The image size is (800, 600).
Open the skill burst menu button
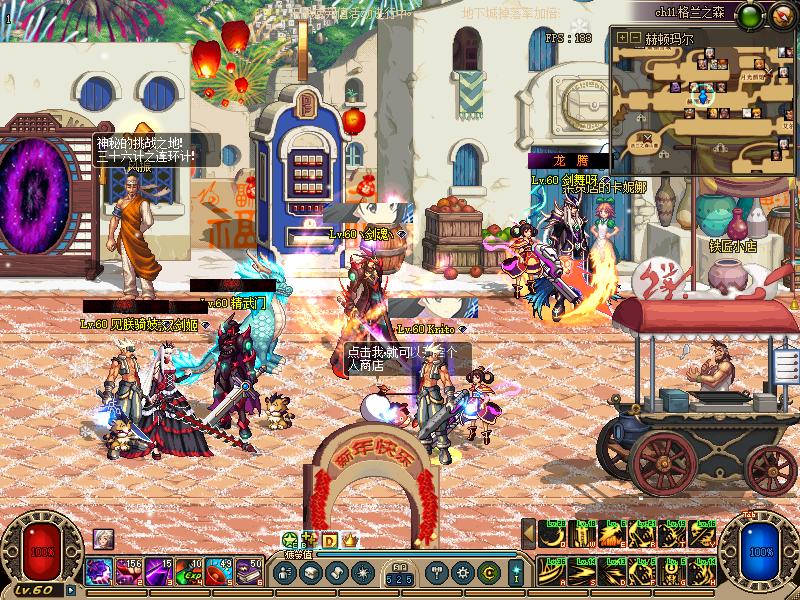[361, 573]
